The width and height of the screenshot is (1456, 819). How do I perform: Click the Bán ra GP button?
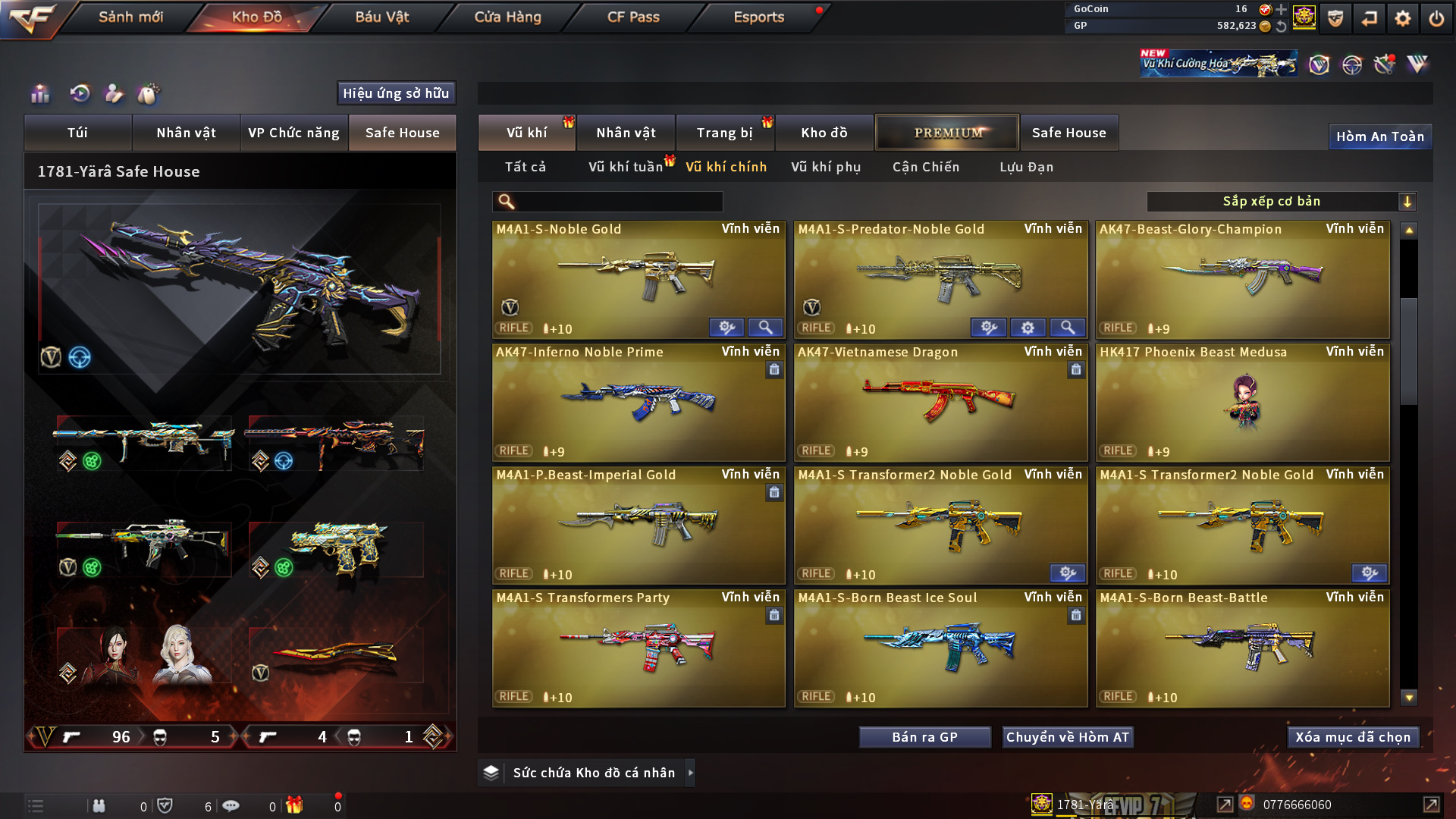tap(924, 737)
